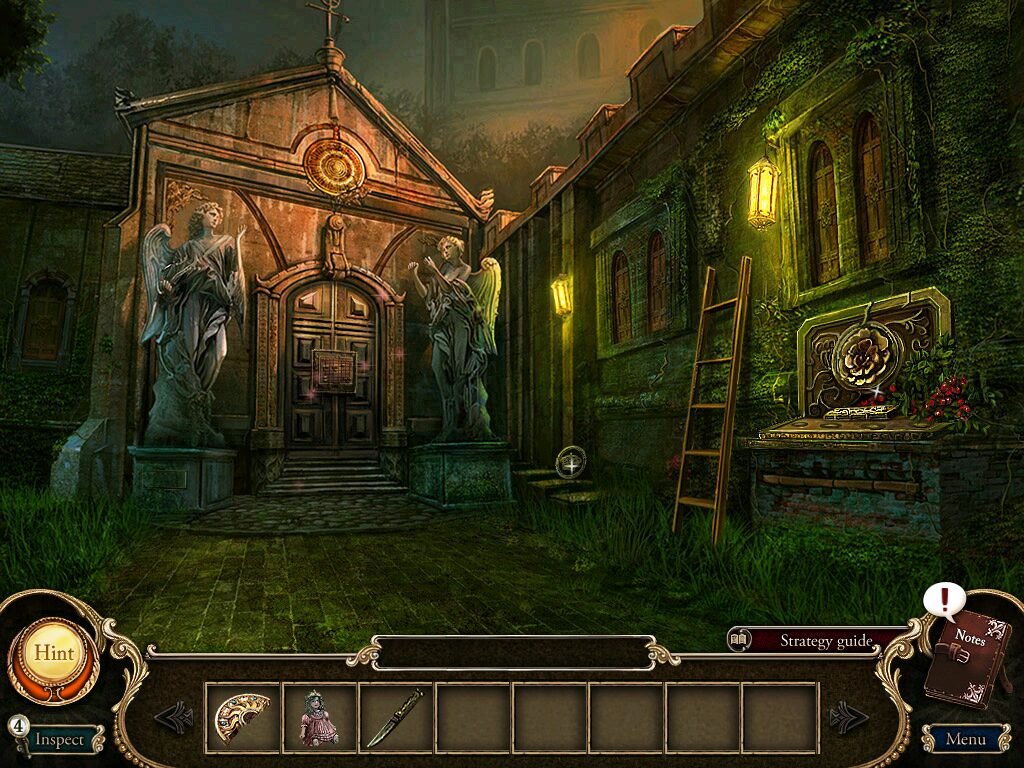Image resolution: width=1024 pixels, height=768 pixels.
Task: Open the Strategy guide
Action: [826, 641]
